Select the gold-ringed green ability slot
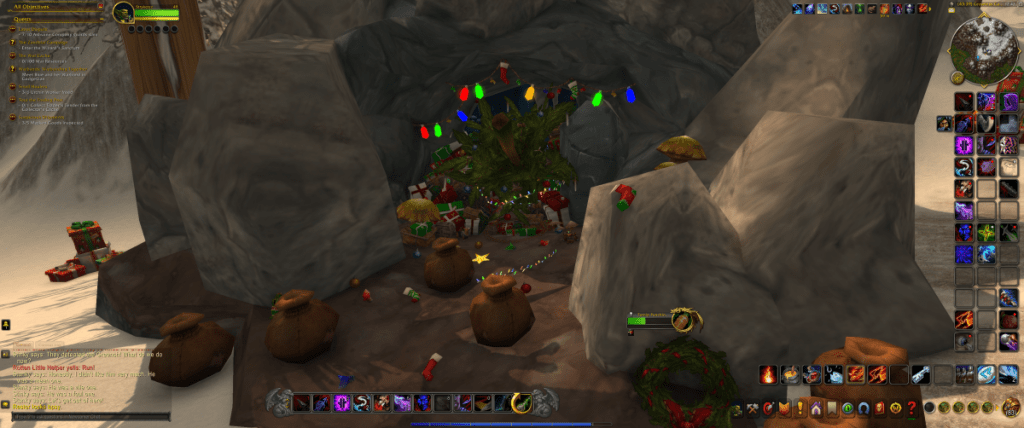 coord(520,402)
